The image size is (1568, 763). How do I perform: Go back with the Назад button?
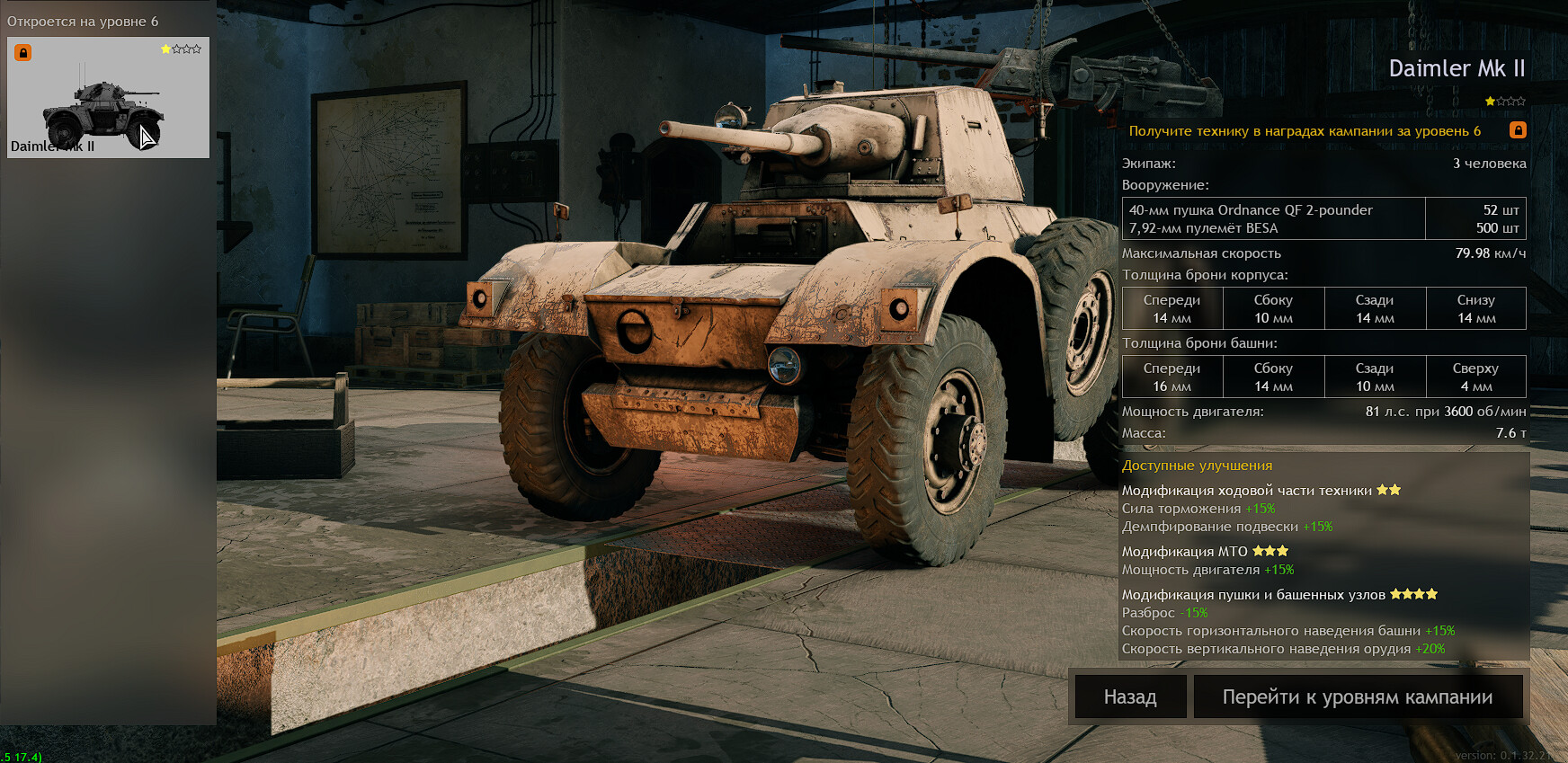click(1130, 697)
